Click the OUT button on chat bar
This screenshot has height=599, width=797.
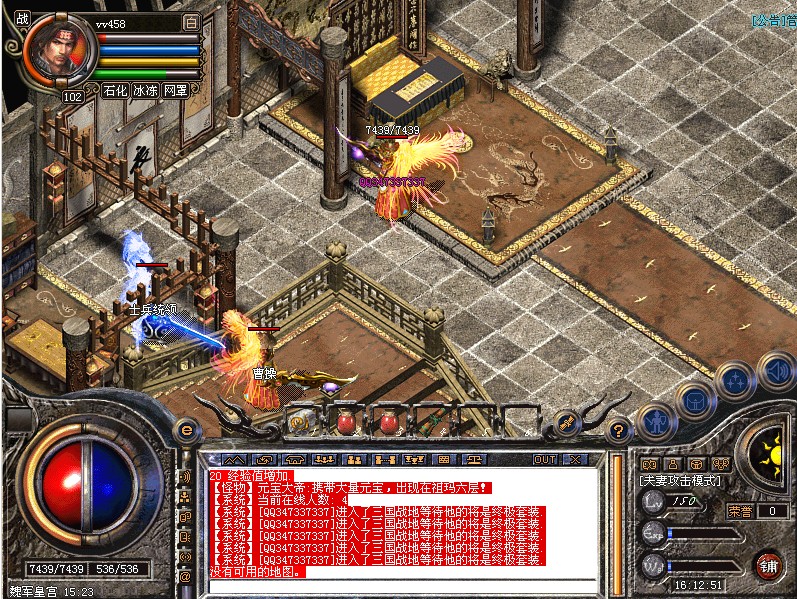click(545, 459)
